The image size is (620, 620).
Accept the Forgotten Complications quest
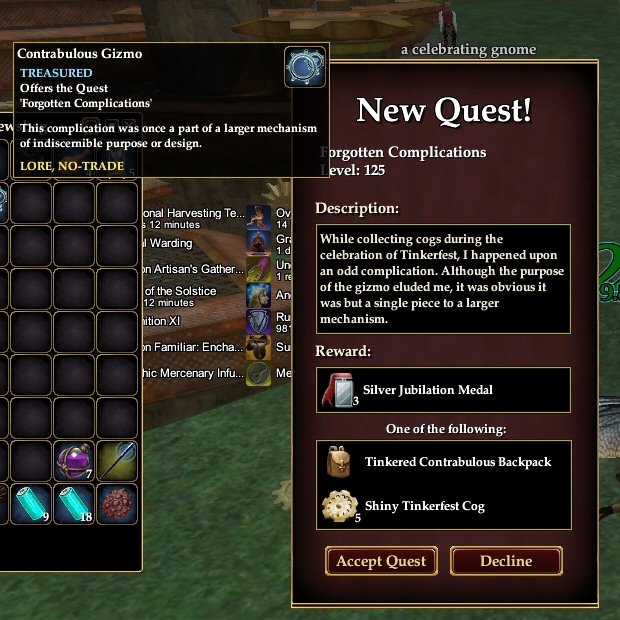(x=381, y=561)
